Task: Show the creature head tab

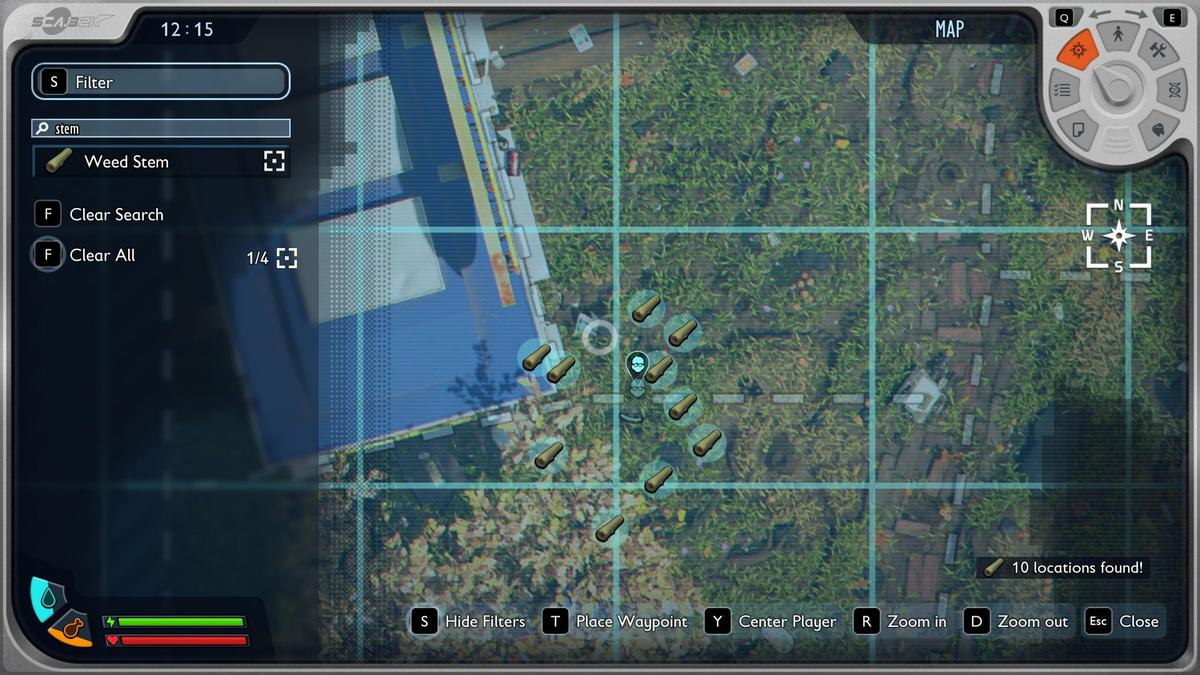Action: 1157,129
